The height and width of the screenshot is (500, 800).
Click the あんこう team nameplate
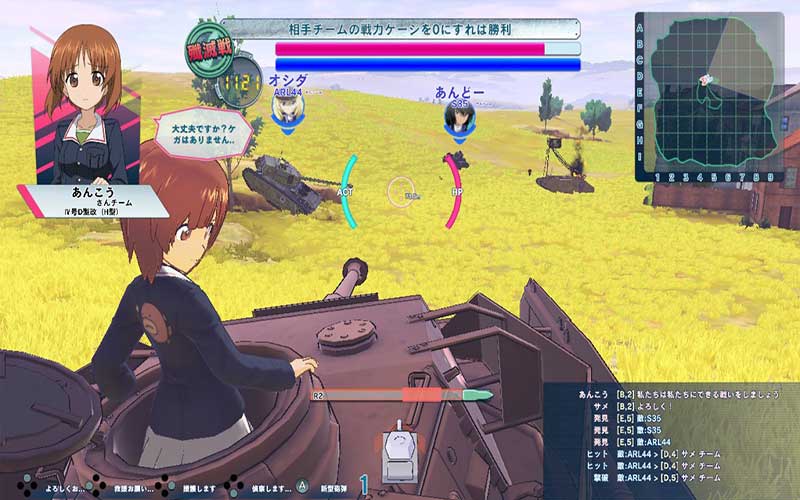coord(92,200)
